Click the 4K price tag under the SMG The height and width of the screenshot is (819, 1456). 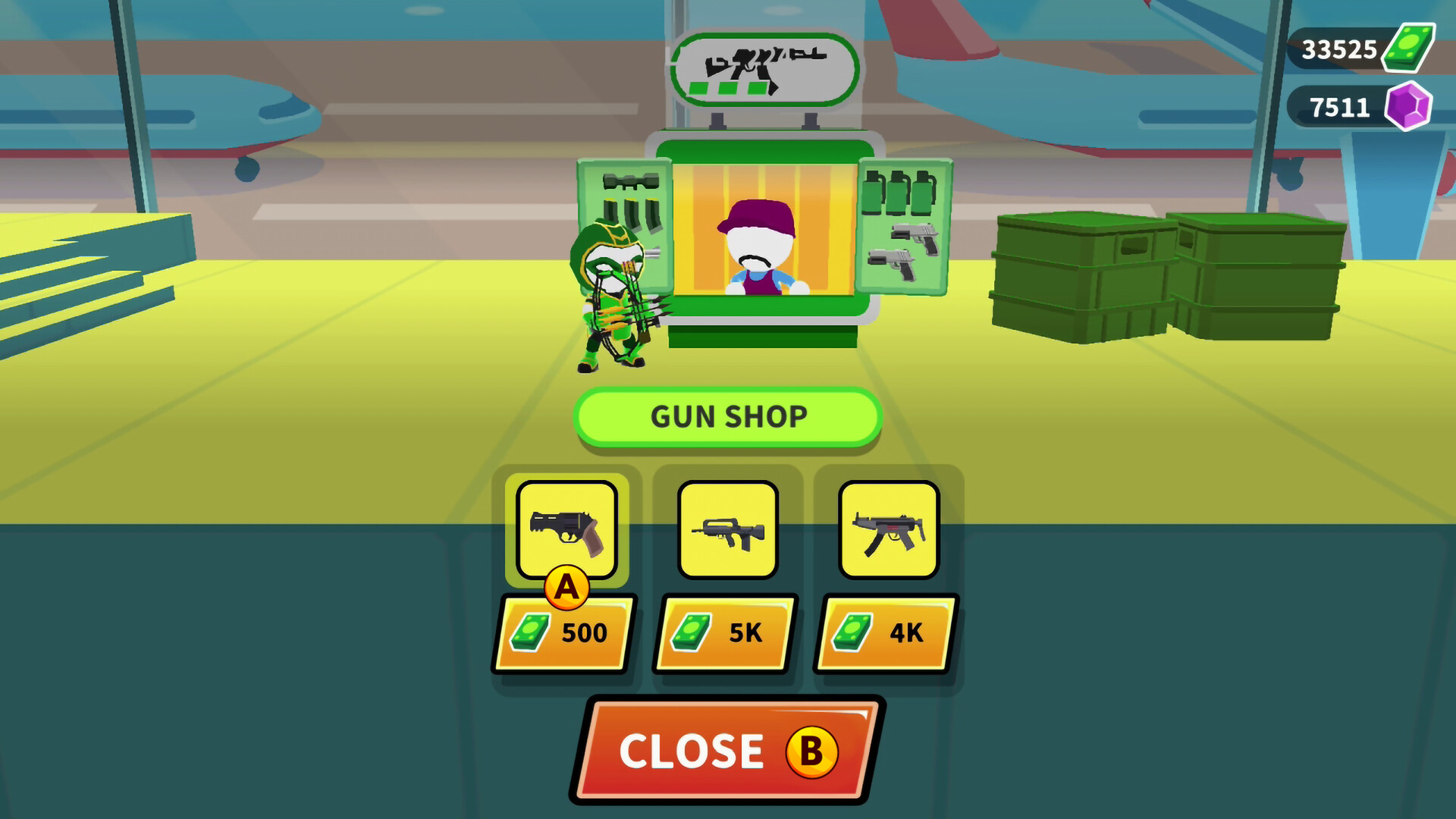[x=887, y=634]
